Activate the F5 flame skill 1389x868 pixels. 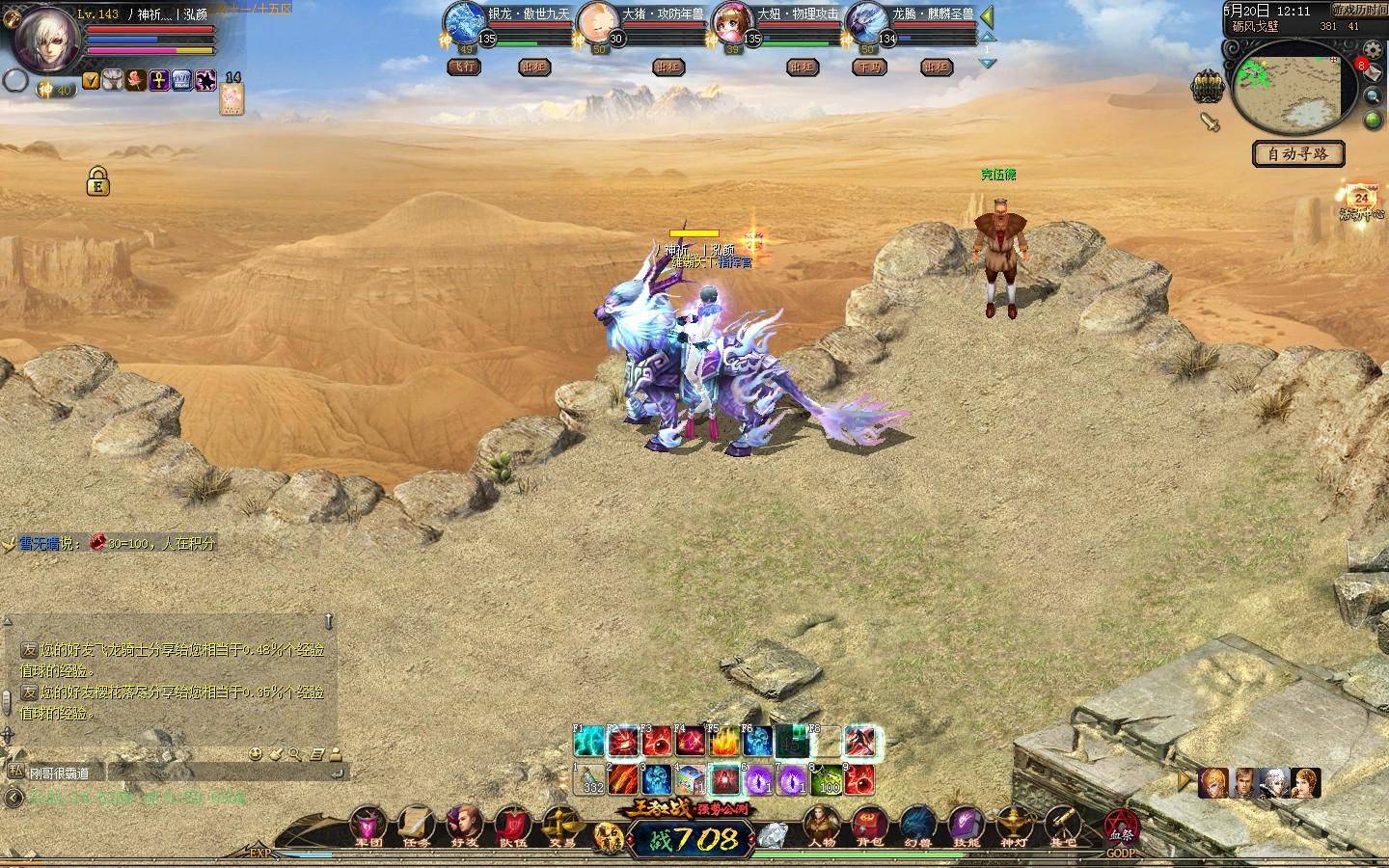723,743
